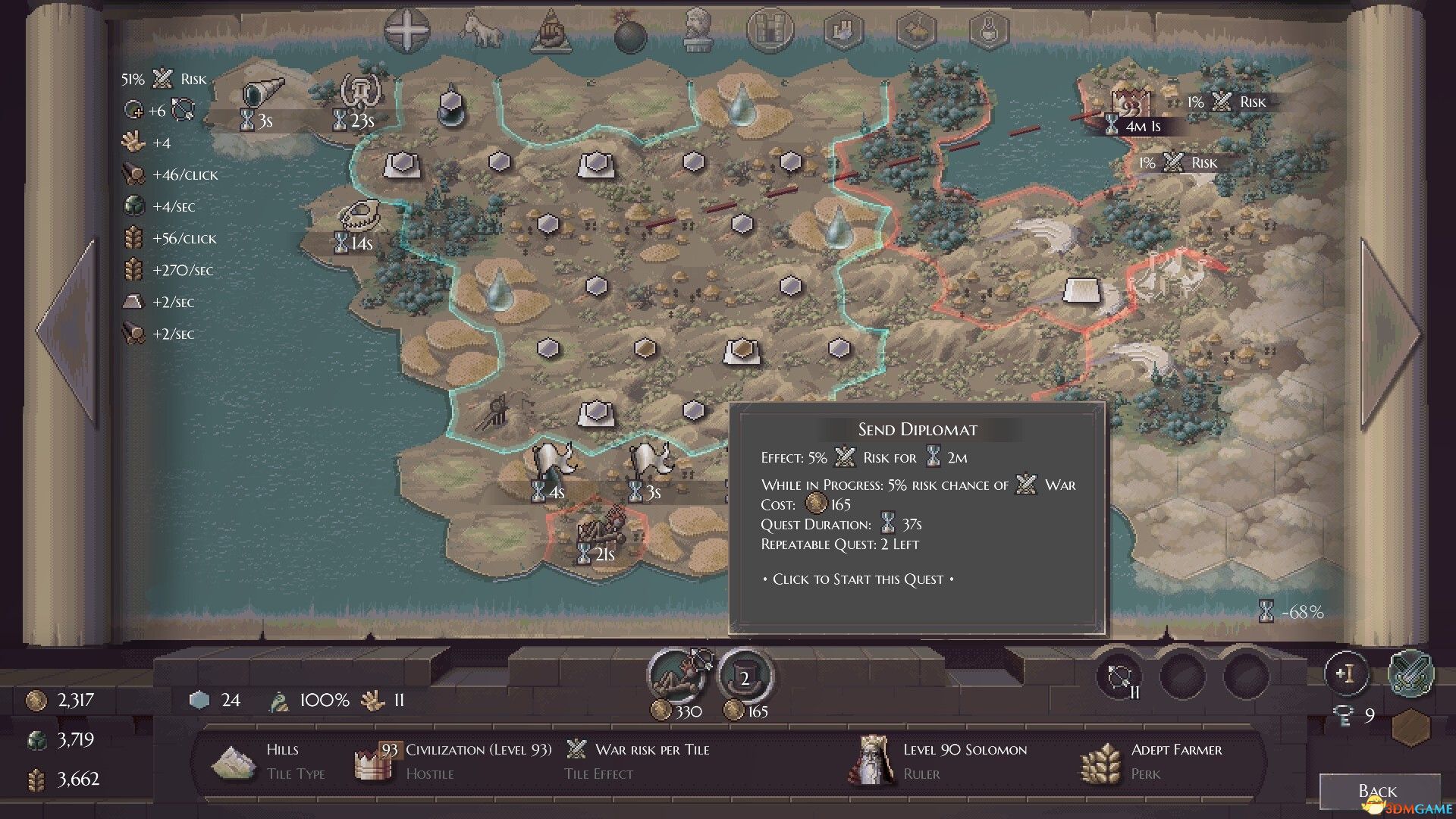The height and width of the screenshot is (819, 1456).
Task: Open the marble bust statue icon
Action: point(696,31)
